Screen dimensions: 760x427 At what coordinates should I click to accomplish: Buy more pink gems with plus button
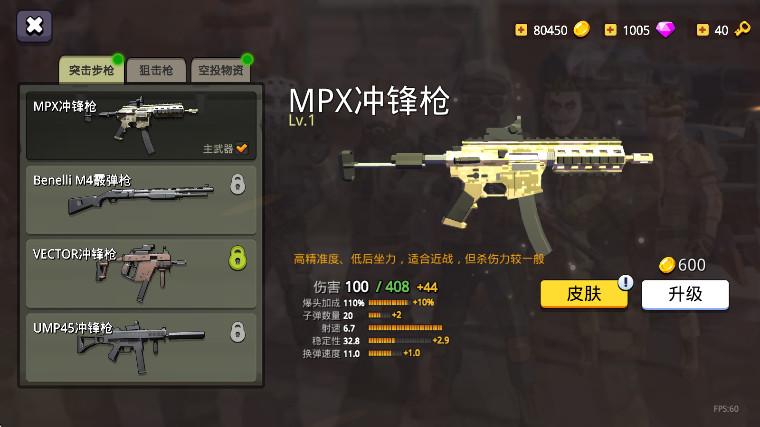610,30
